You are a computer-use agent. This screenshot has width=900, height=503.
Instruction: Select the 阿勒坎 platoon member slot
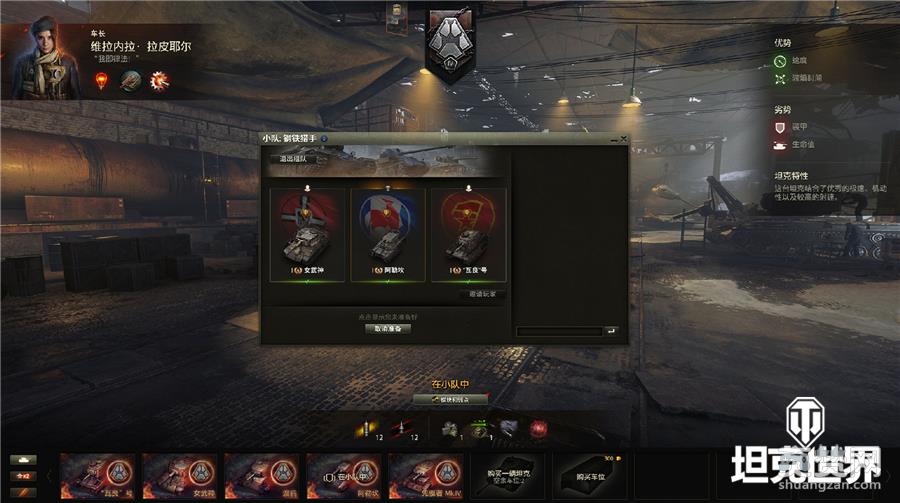tap(387, 236)
